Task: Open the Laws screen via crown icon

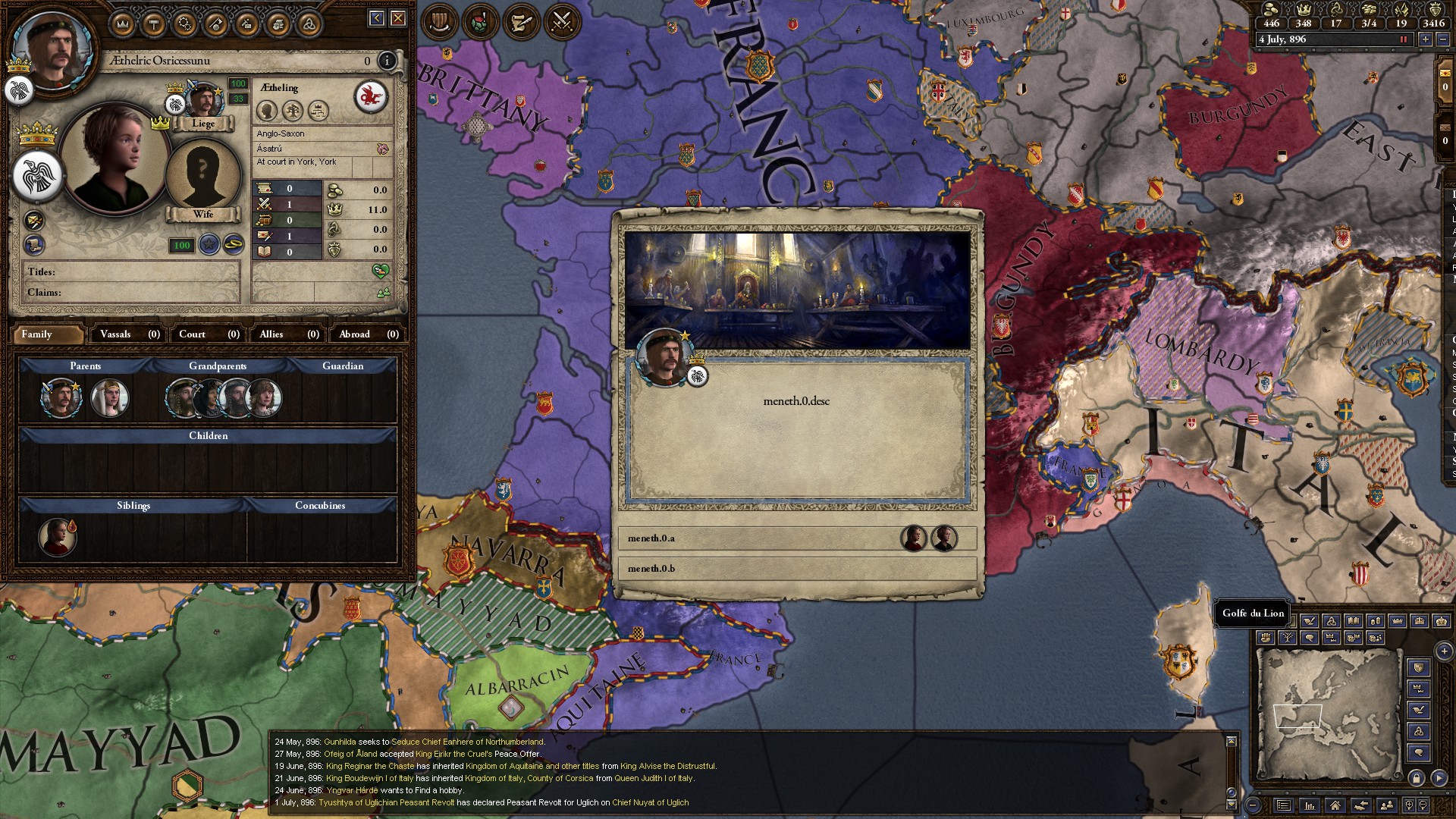Action: point(124,23)
